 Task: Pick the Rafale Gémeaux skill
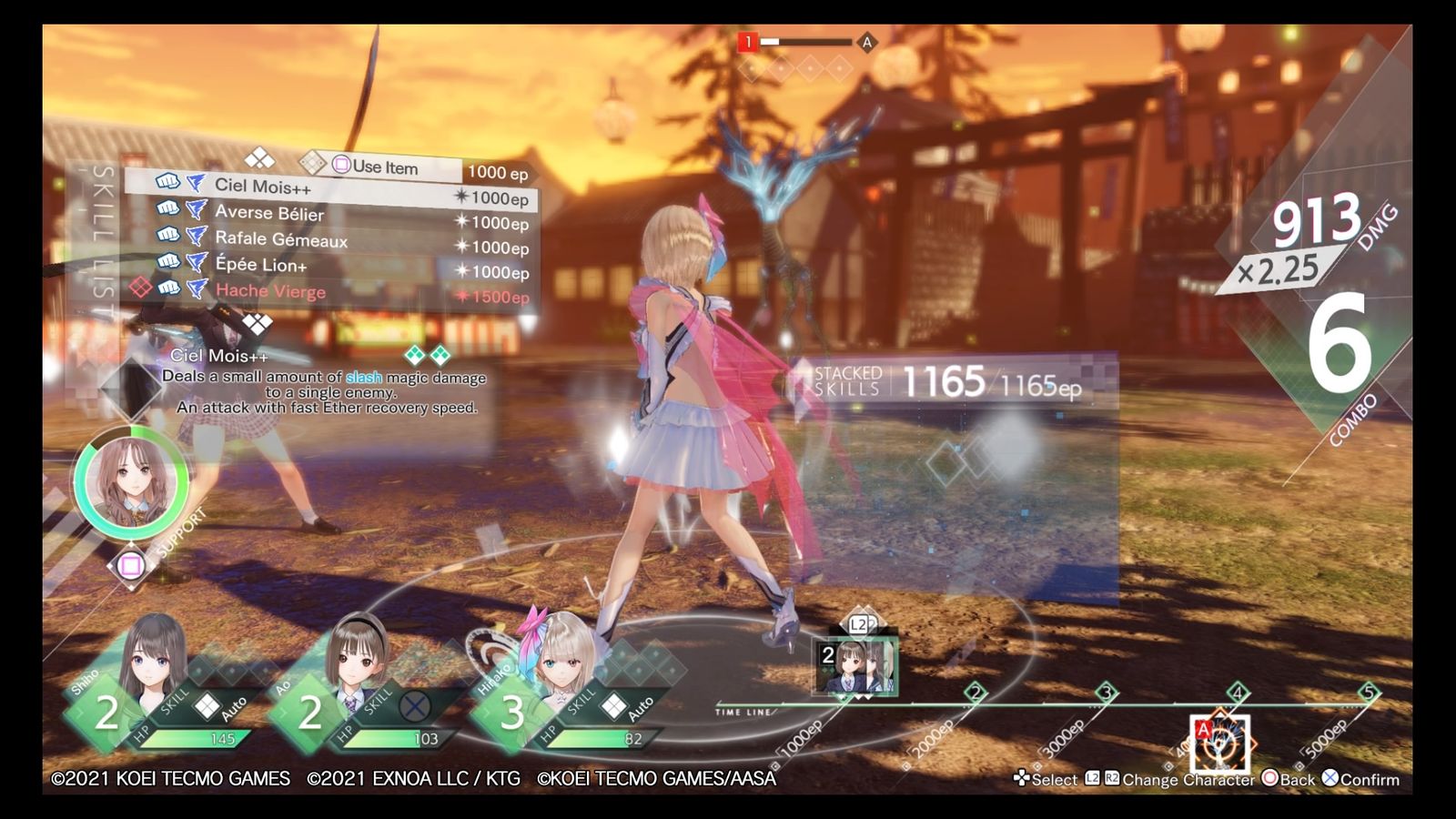coord(281,239)
